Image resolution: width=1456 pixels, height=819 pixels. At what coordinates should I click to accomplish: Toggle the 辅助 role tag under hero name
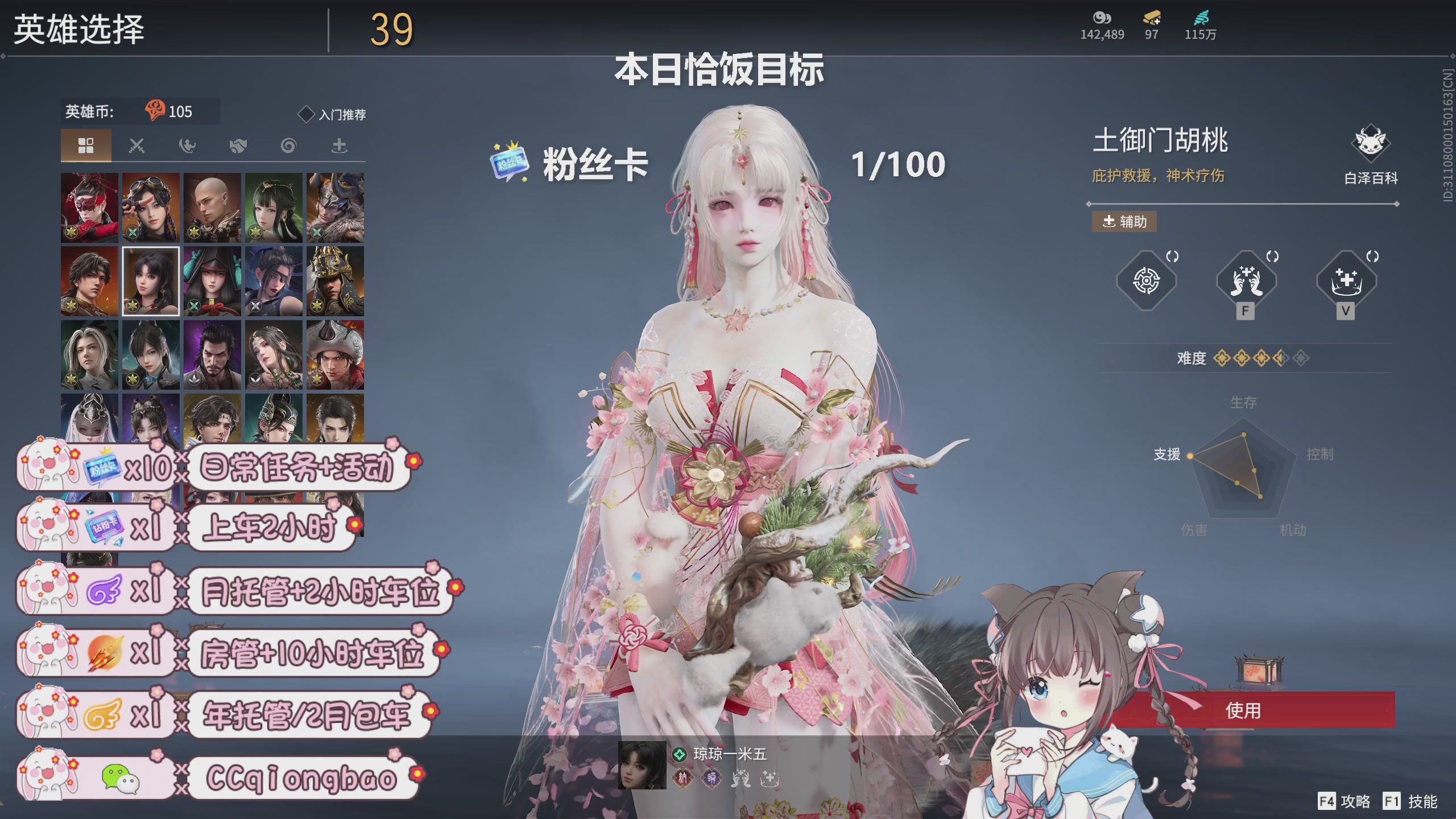coord(1123,222)
